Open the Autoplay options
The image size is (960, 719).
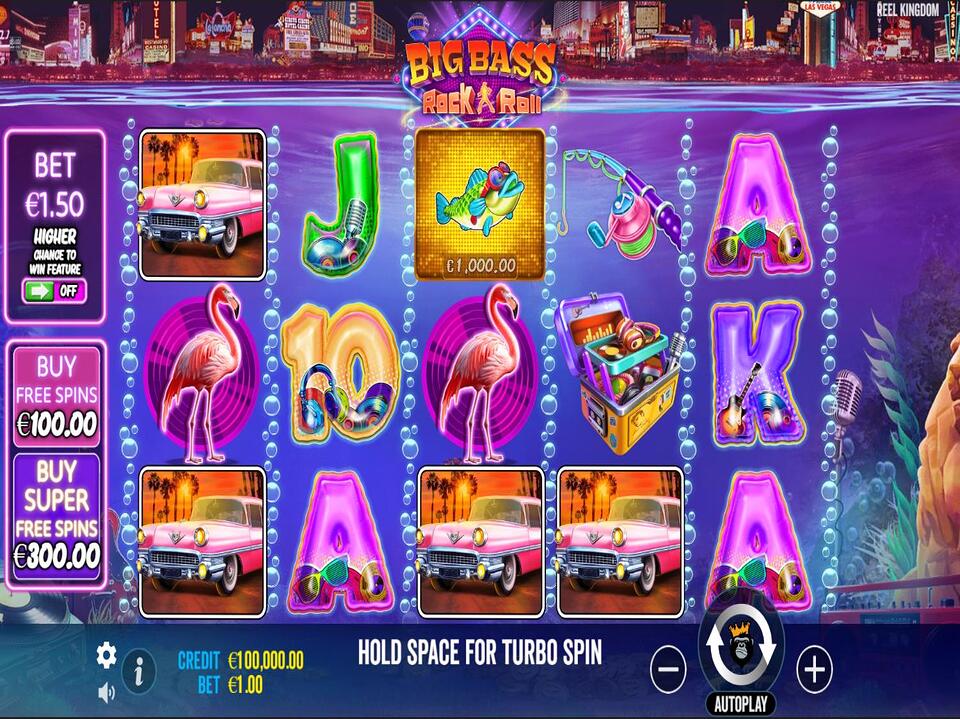click(741, 703)
